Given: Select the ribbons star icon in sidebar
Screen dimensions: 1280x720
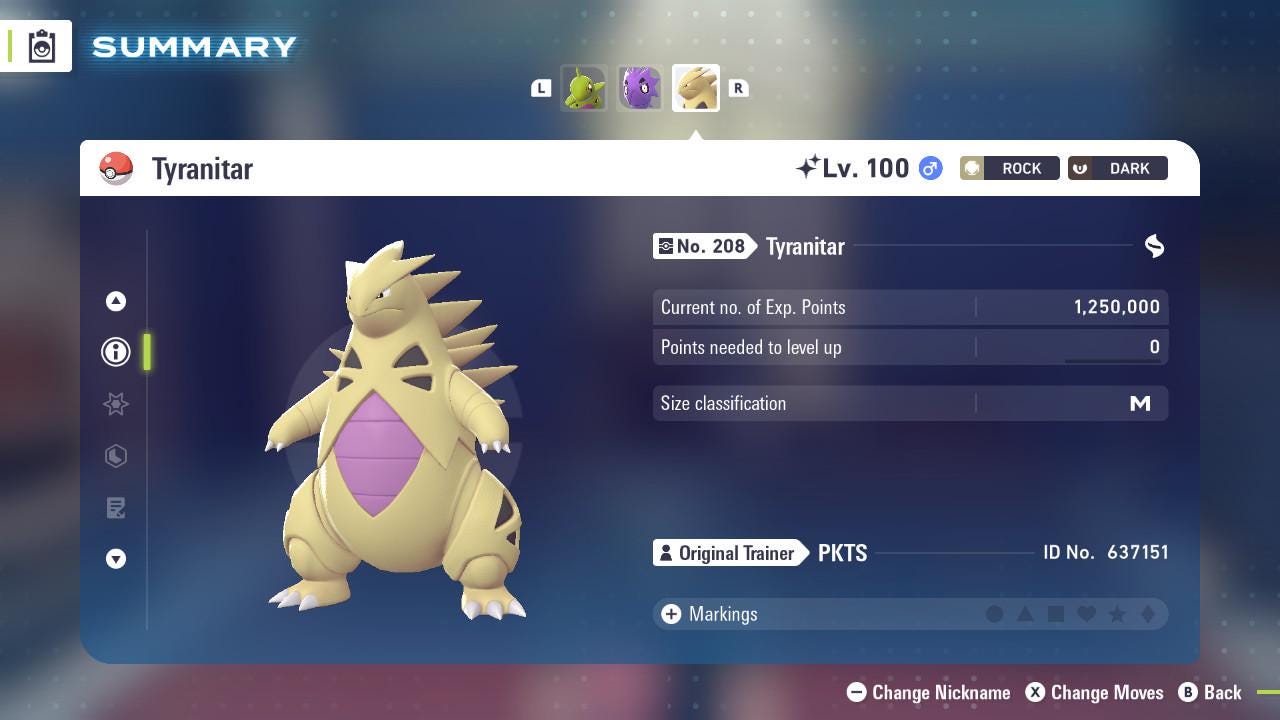Looking at the screenshot, I should (x=115, y=404).
